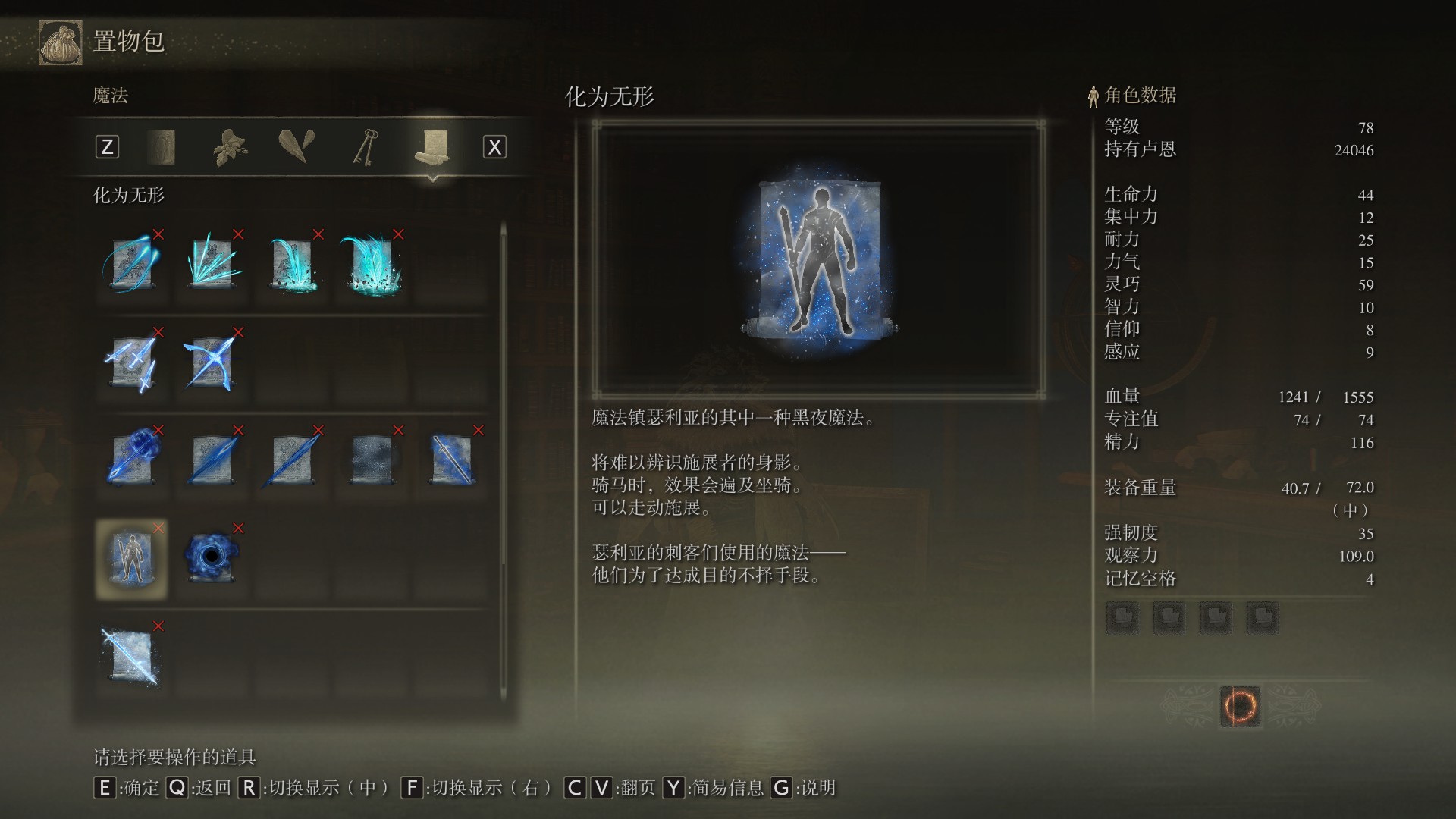Screen dimensions: 1456x819
Task: Select the crossed-swords Carian spell icon
Action: click(212, 364)
